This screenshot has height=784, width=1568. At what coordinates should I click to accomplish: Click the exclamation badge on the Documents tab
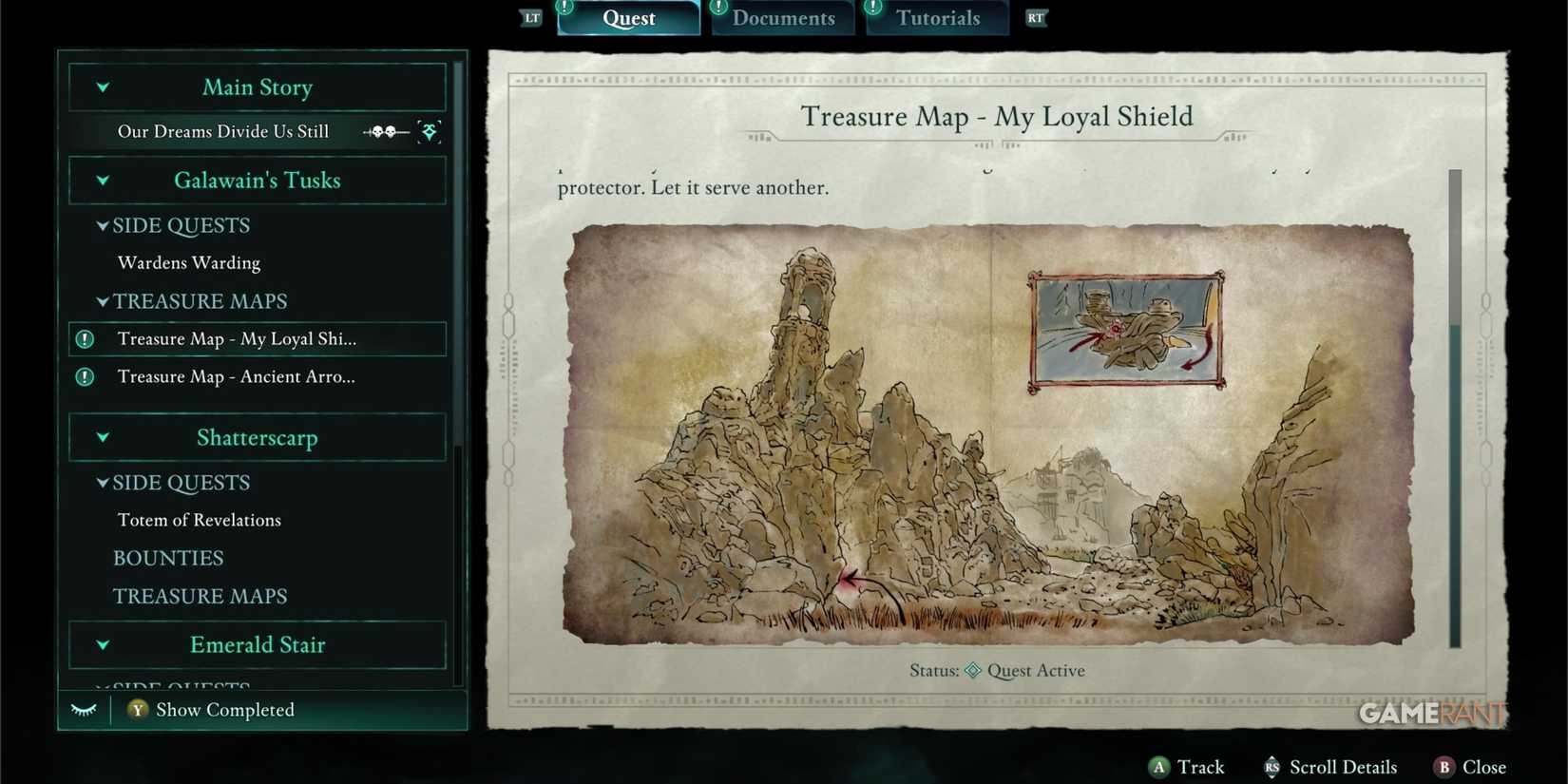point(718,8)
